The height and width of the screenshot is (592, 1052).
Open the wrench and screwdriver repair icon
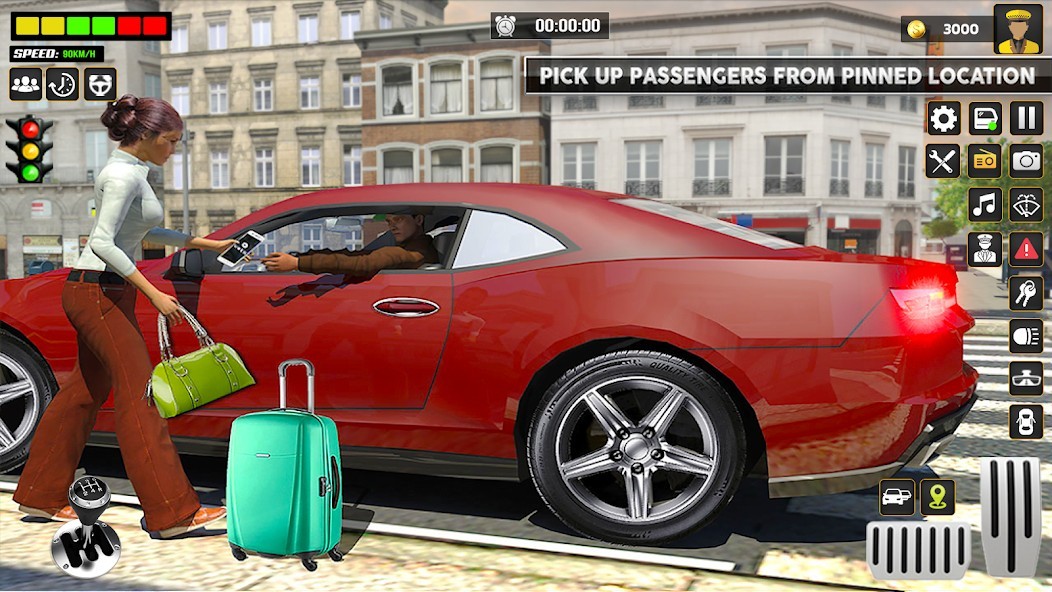click(x=943, y=161)
